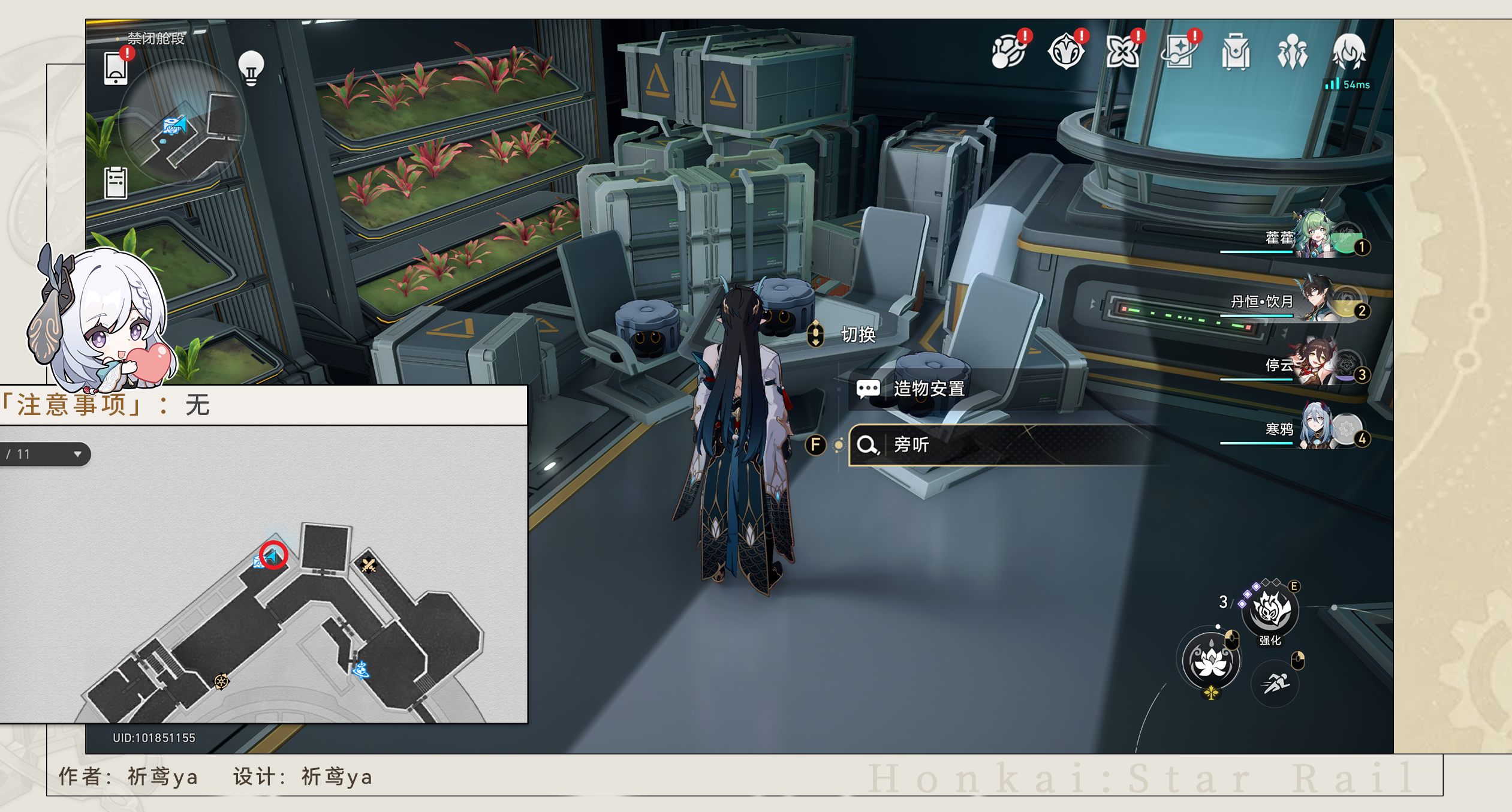Click the circular minimap

[182, 123]
